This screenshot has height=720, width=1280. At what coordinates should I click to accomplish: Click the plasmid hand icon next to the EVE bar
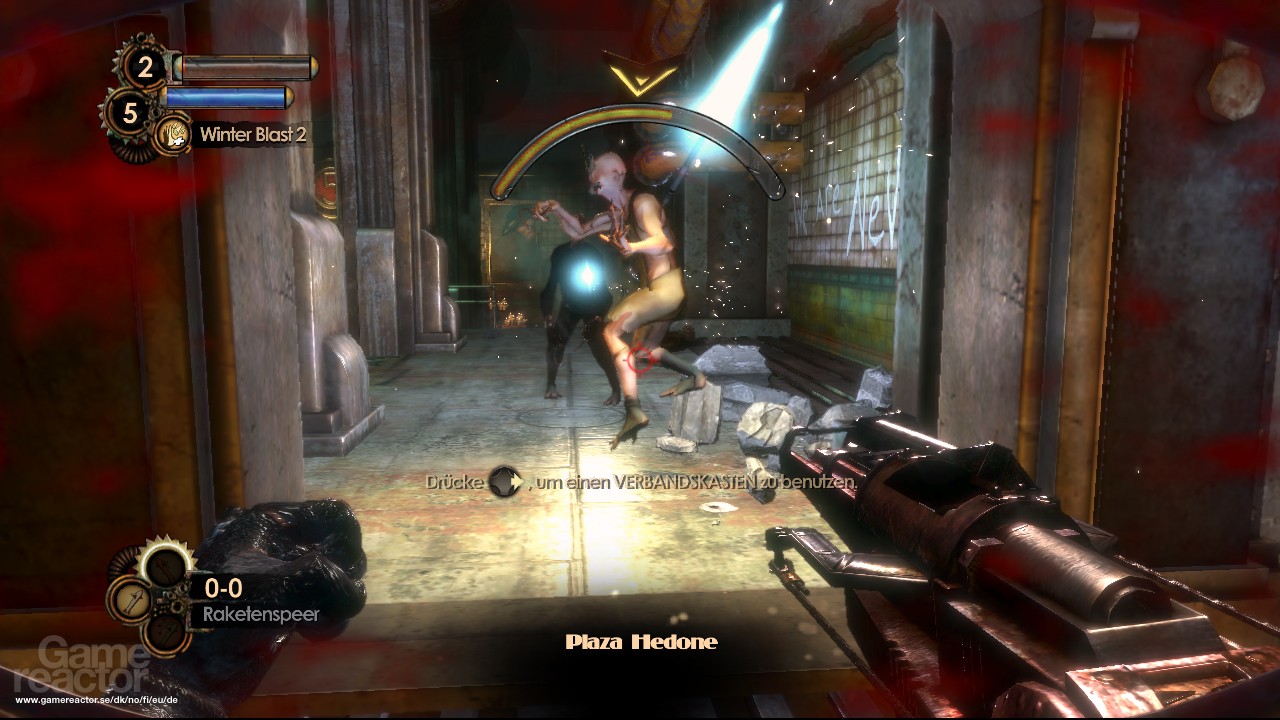[x=172, y=134]
